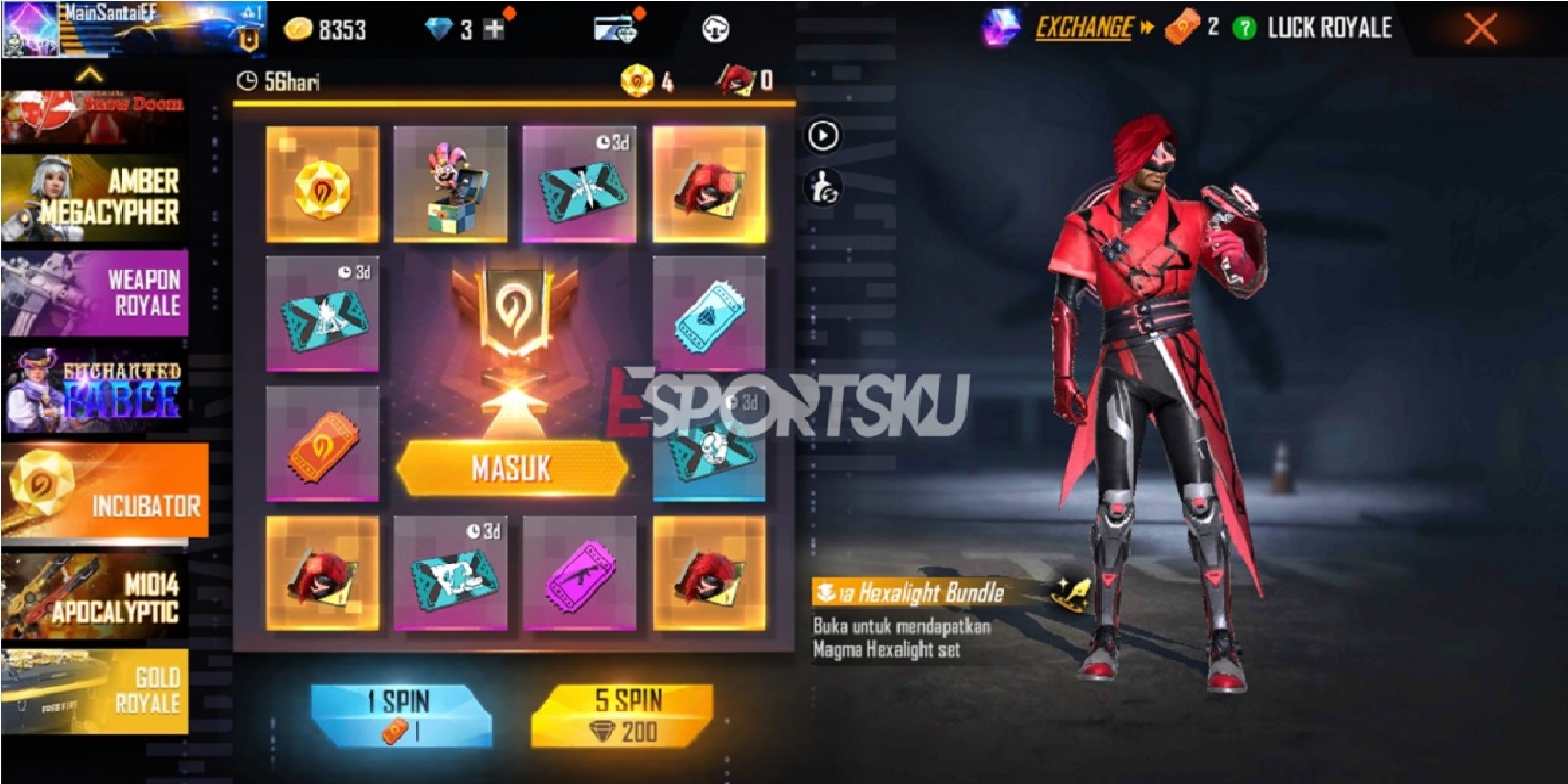1568x784 pixels.
Task: Click the green question mark help icon
Action: (1243, 28)
